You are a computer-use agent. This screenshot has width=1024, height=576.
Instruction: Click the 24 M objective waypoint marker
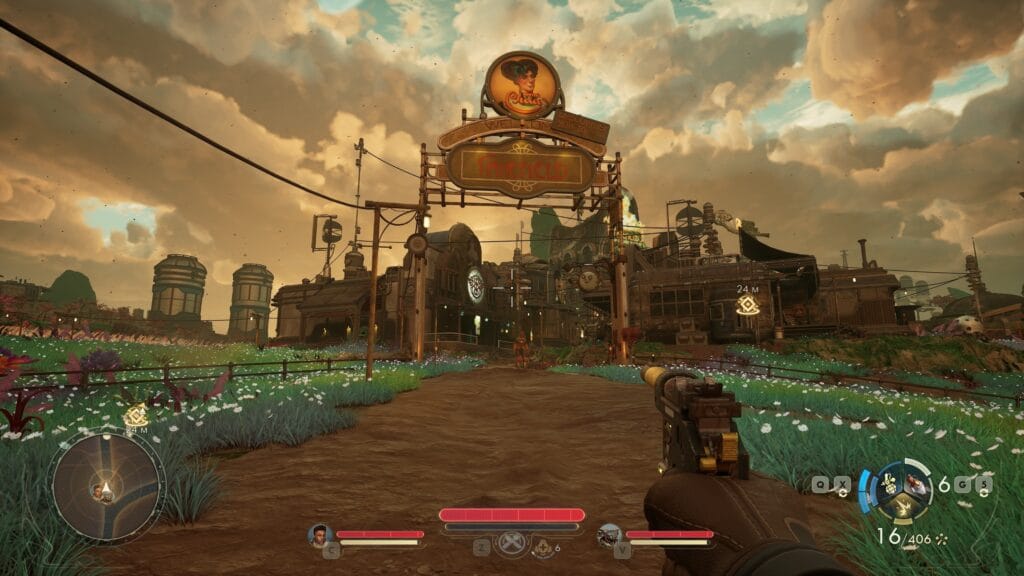pyautogui.click(x=747, y=305)
